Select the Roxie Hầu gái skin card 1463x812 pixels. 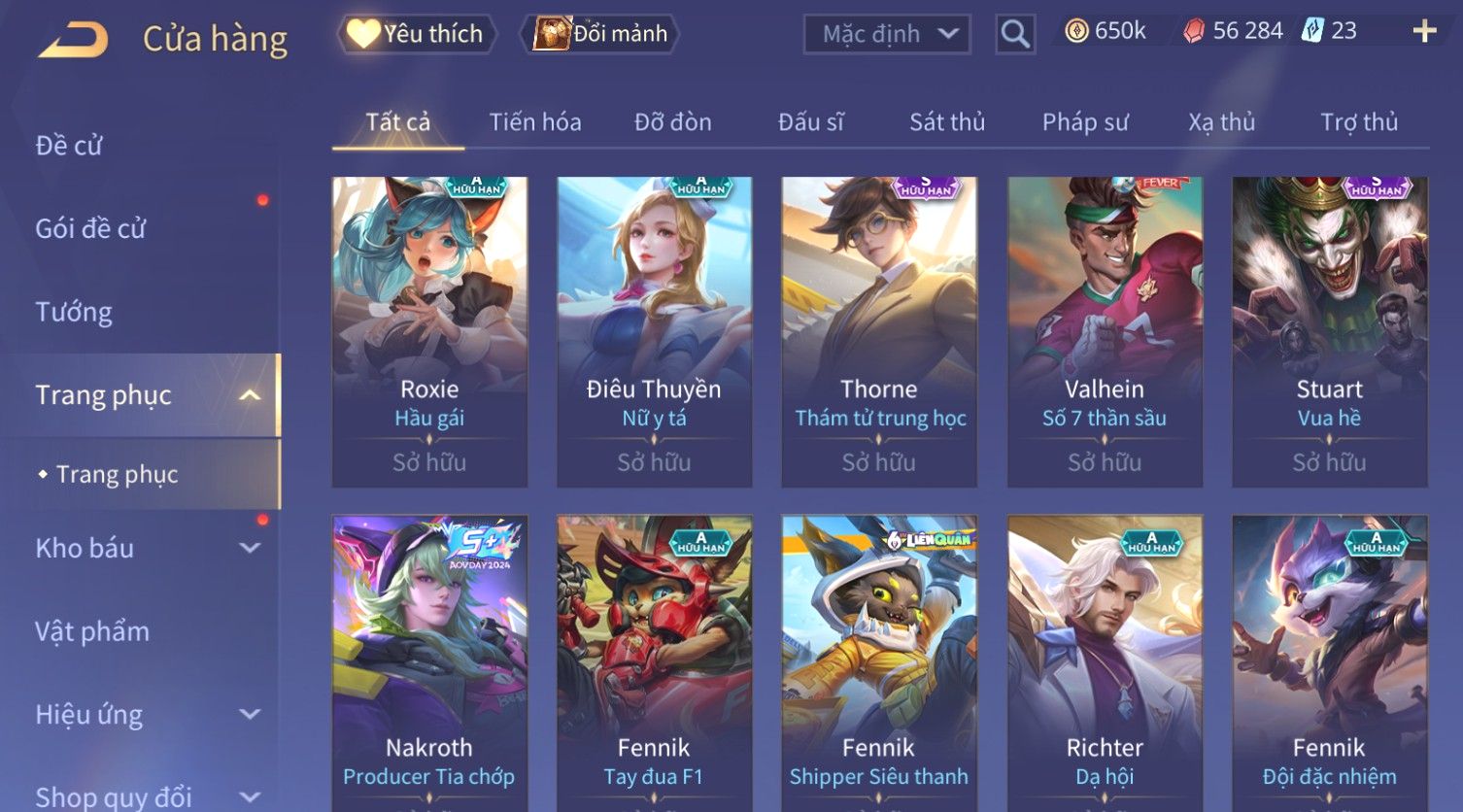click(429, 330)
